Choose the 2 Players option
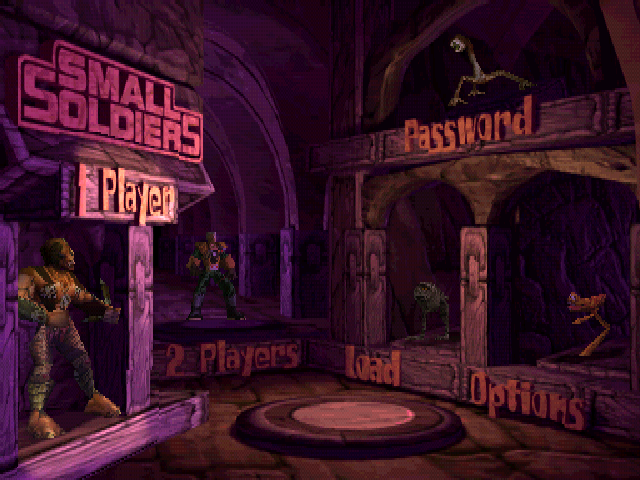This screenshot has height=480, width=640. [x=226, y=356]
